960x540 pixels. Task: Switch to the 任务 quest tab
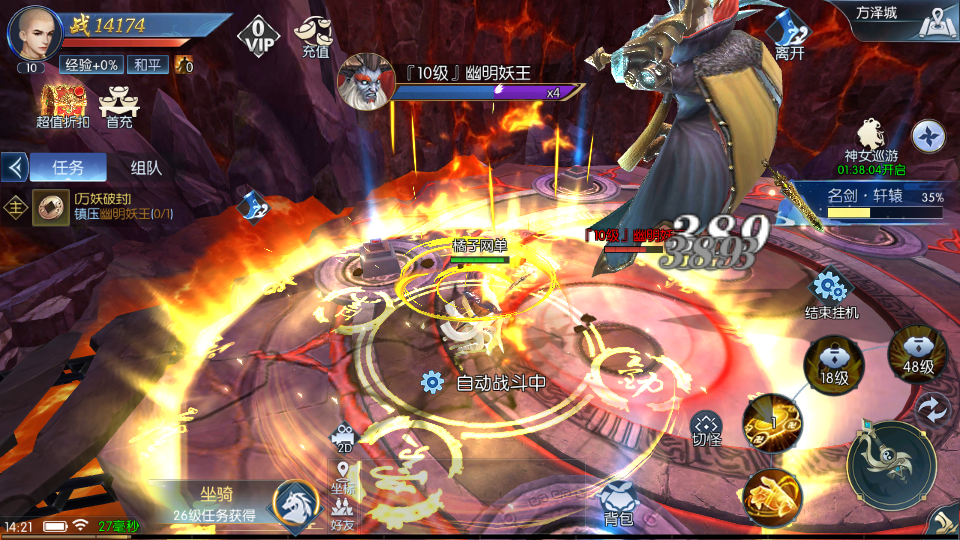67,168
